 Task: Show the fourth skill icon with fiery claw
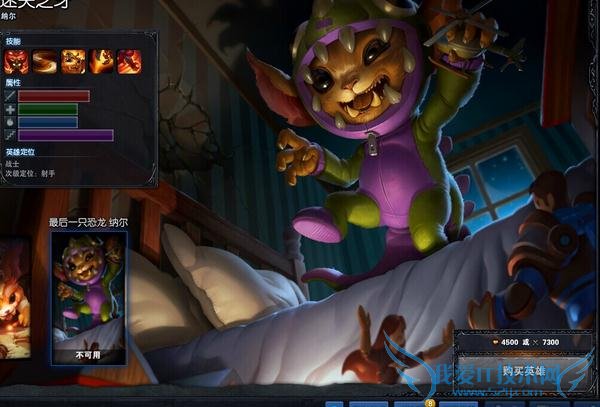101,62
